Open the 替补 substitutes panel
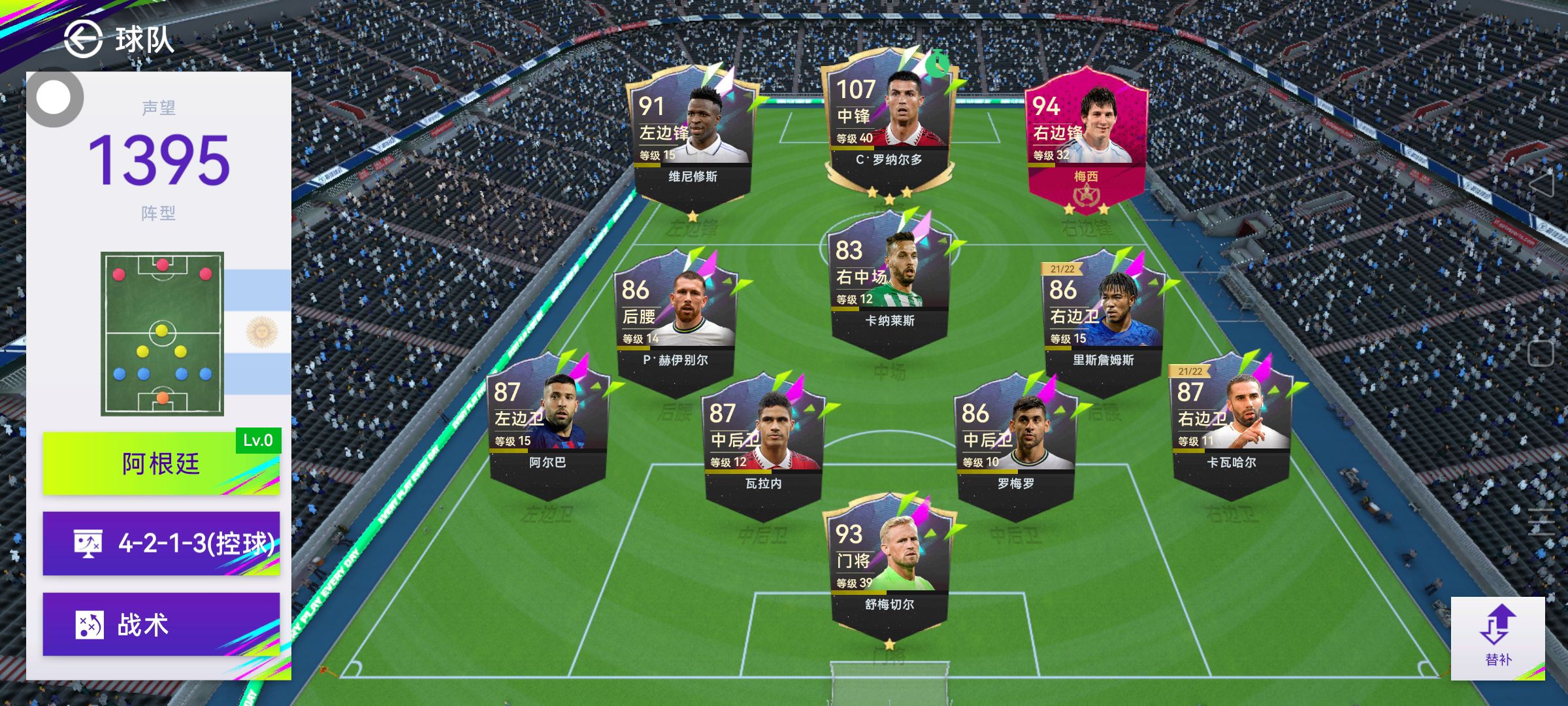This screenshot has height=706, width=1568. (x=1497, y=638)
